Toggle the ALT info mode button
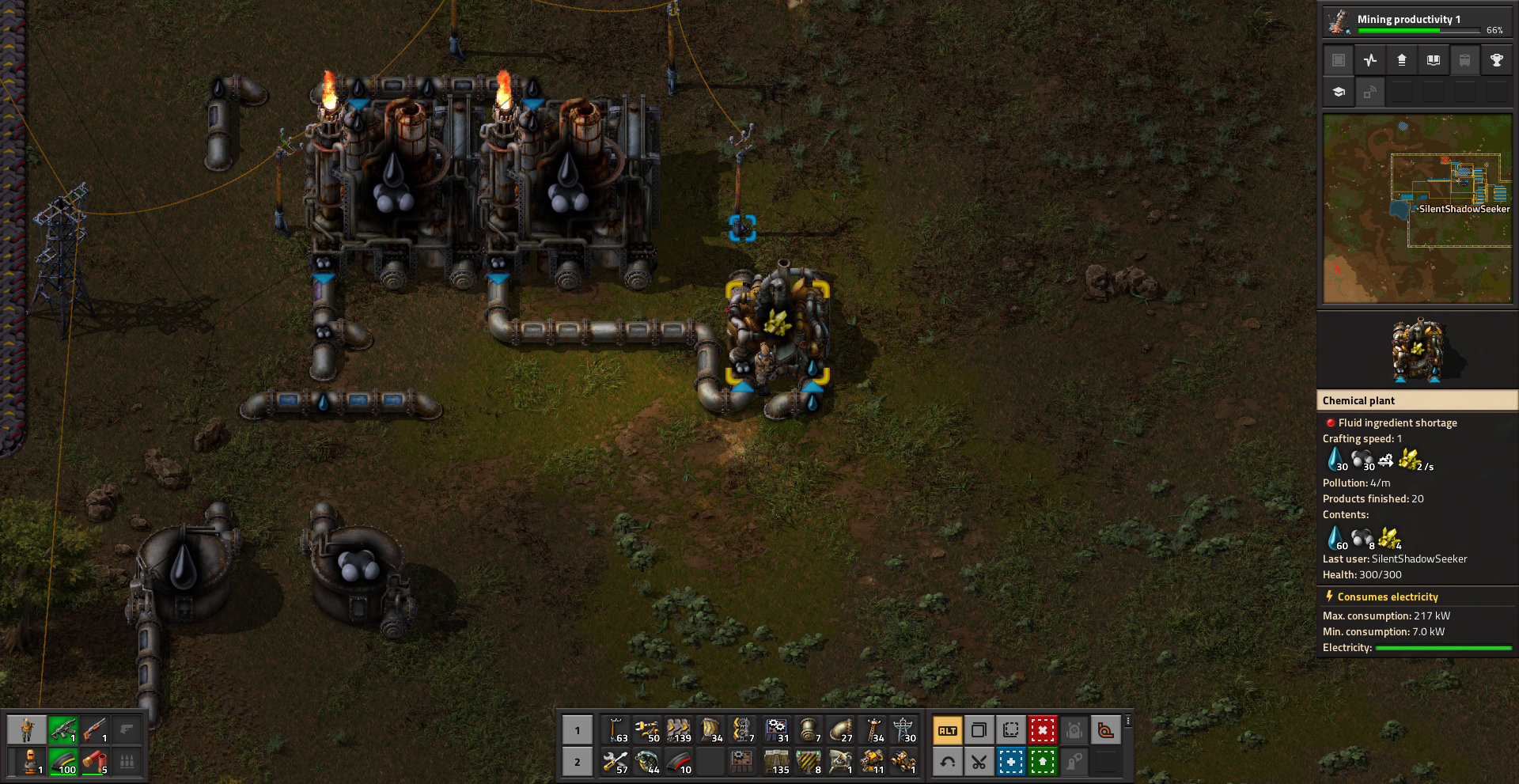The image size is (1519, 784). point(948,730)
